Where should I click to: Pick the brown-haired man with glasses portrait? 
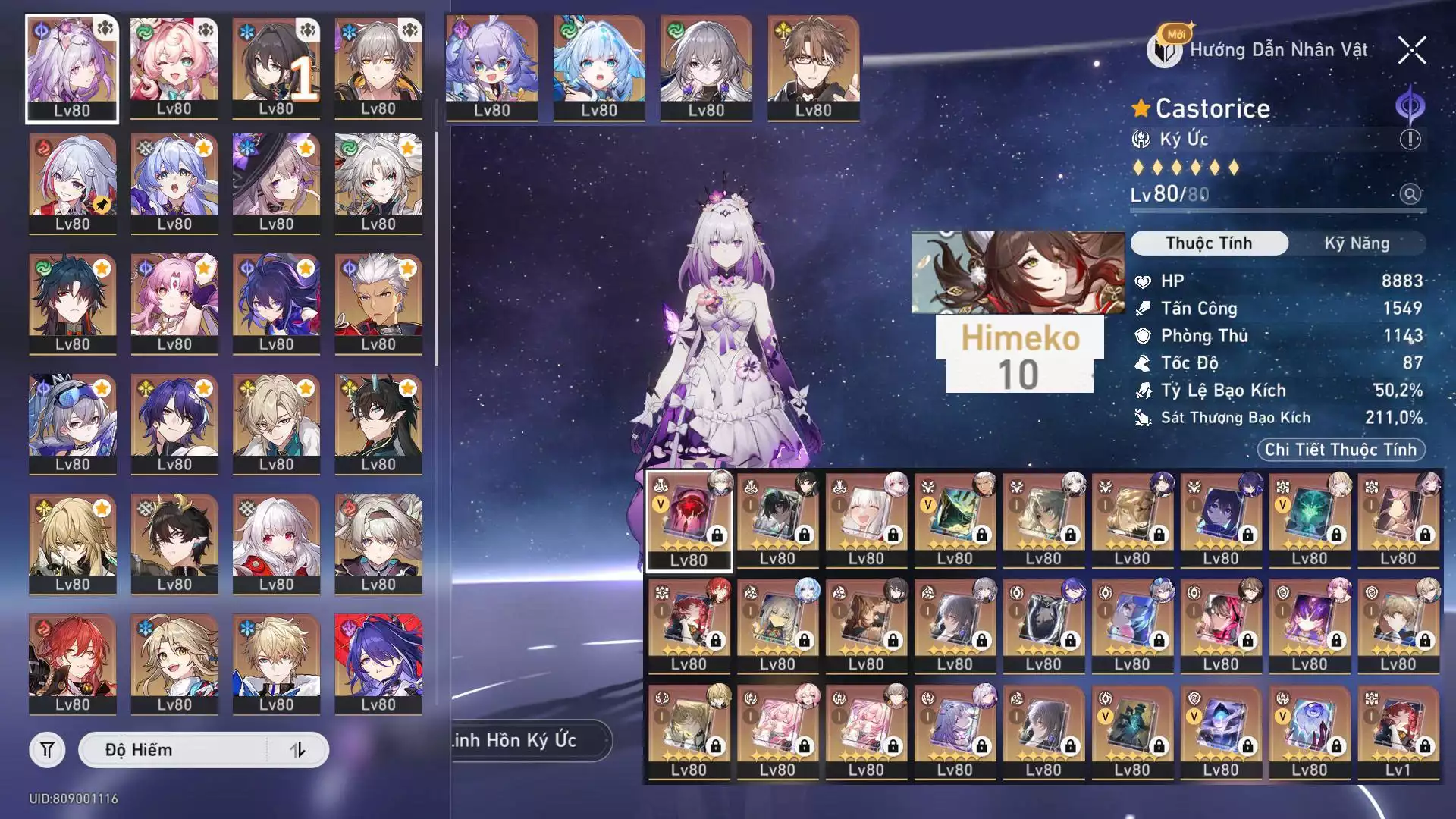click(813, 68)
